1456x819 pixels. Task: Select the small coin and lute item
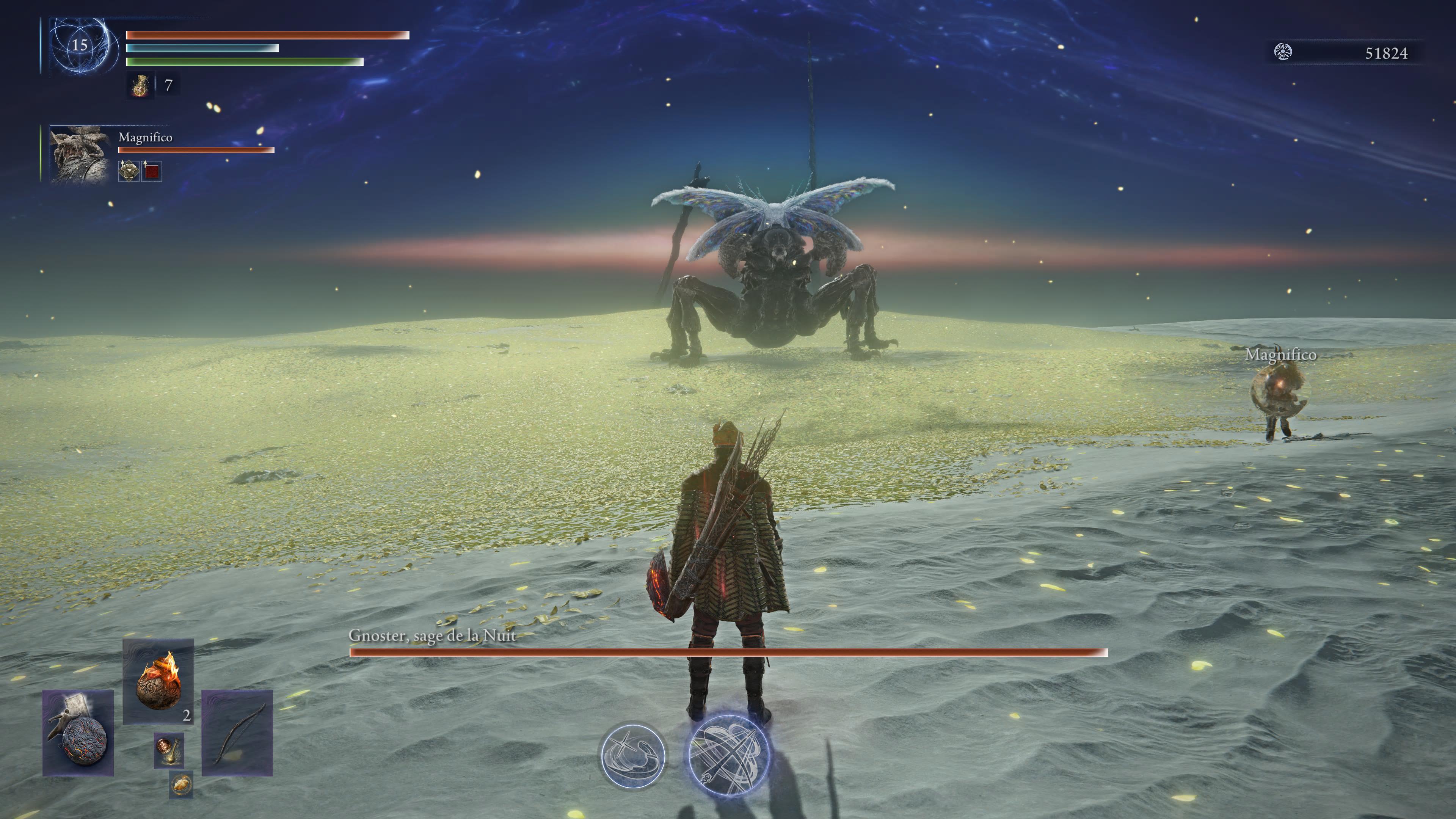(169, 750)
